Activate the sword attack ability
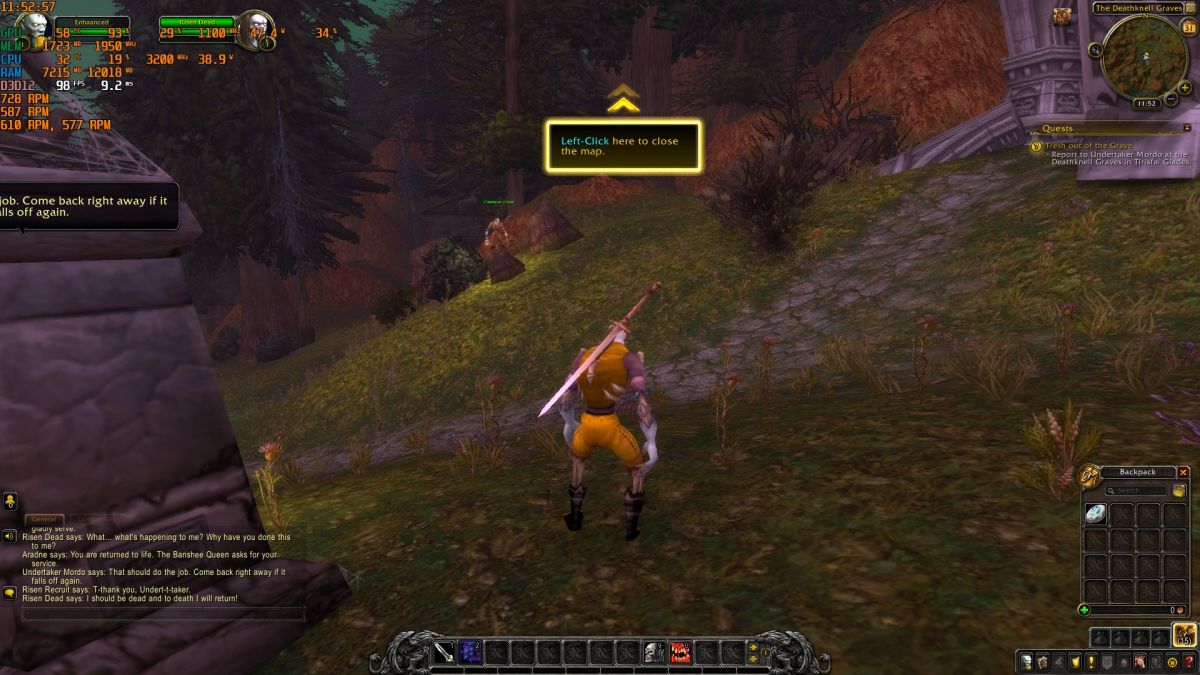Image resolution: width=1200 pixels, height=675 pixels. pos(445,653)
